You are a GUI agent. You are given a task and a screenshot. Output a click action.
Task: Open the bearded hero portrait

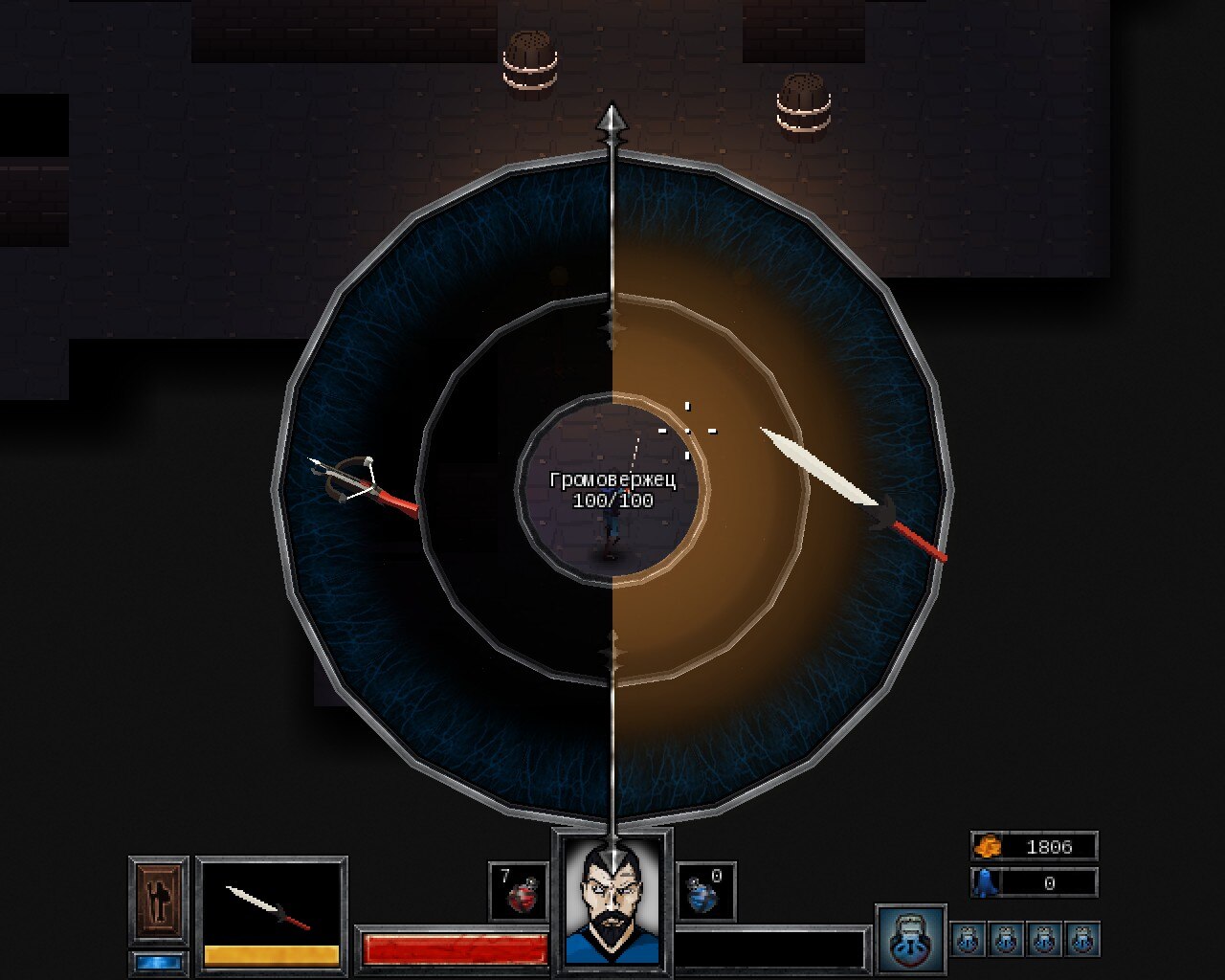[612, 902]
